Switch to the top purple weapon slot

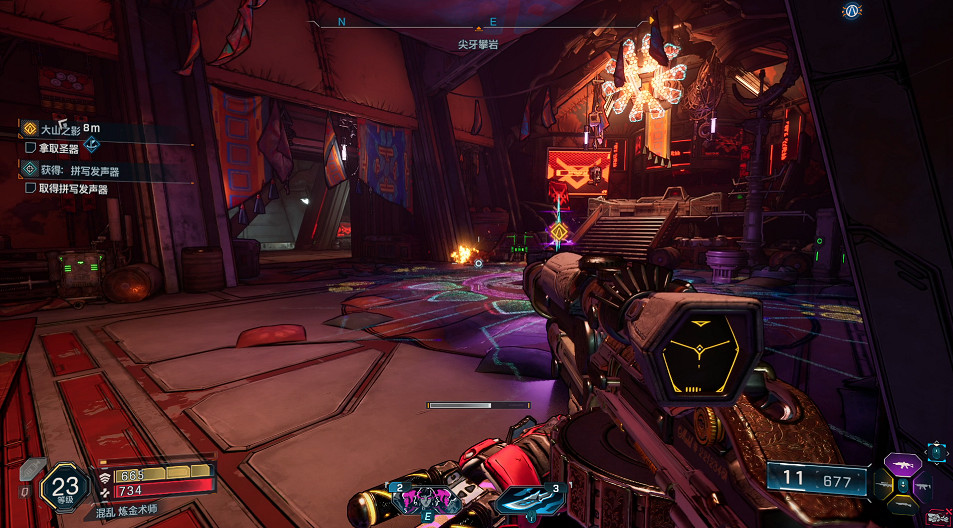[903, 466]
